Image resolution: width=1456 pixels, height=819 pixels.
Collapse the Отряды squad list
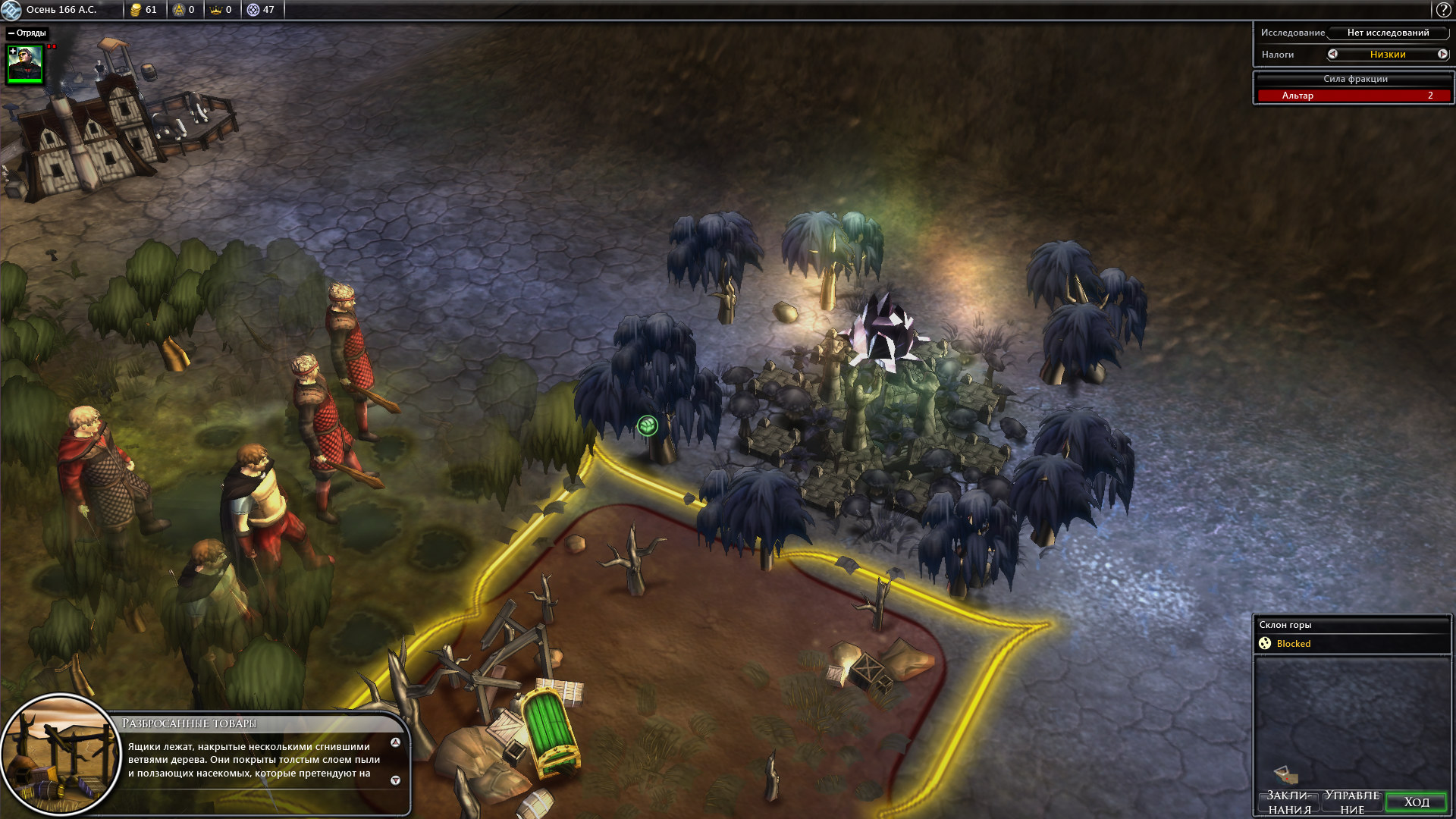(11, 33)
